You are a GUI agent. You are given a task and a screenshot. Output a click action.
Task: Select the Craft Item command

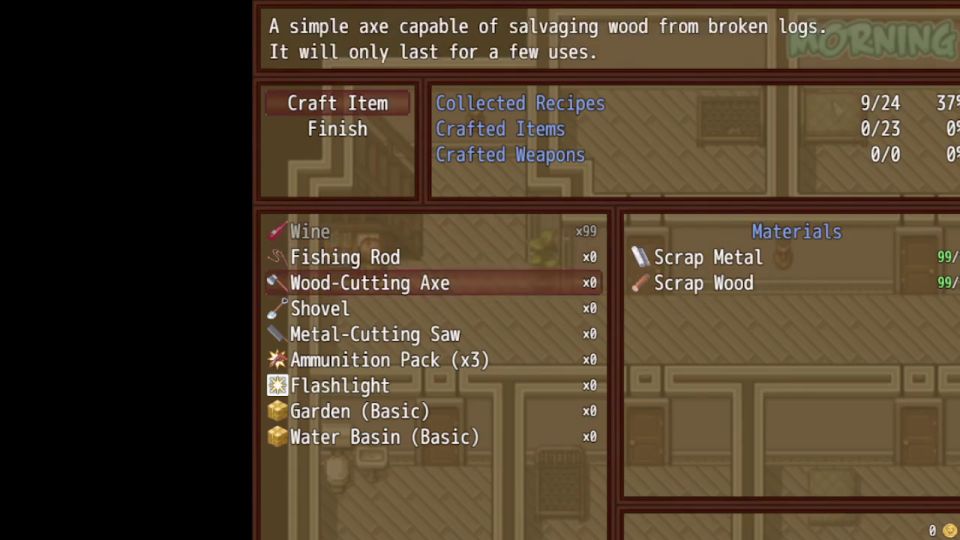[337, 103]
